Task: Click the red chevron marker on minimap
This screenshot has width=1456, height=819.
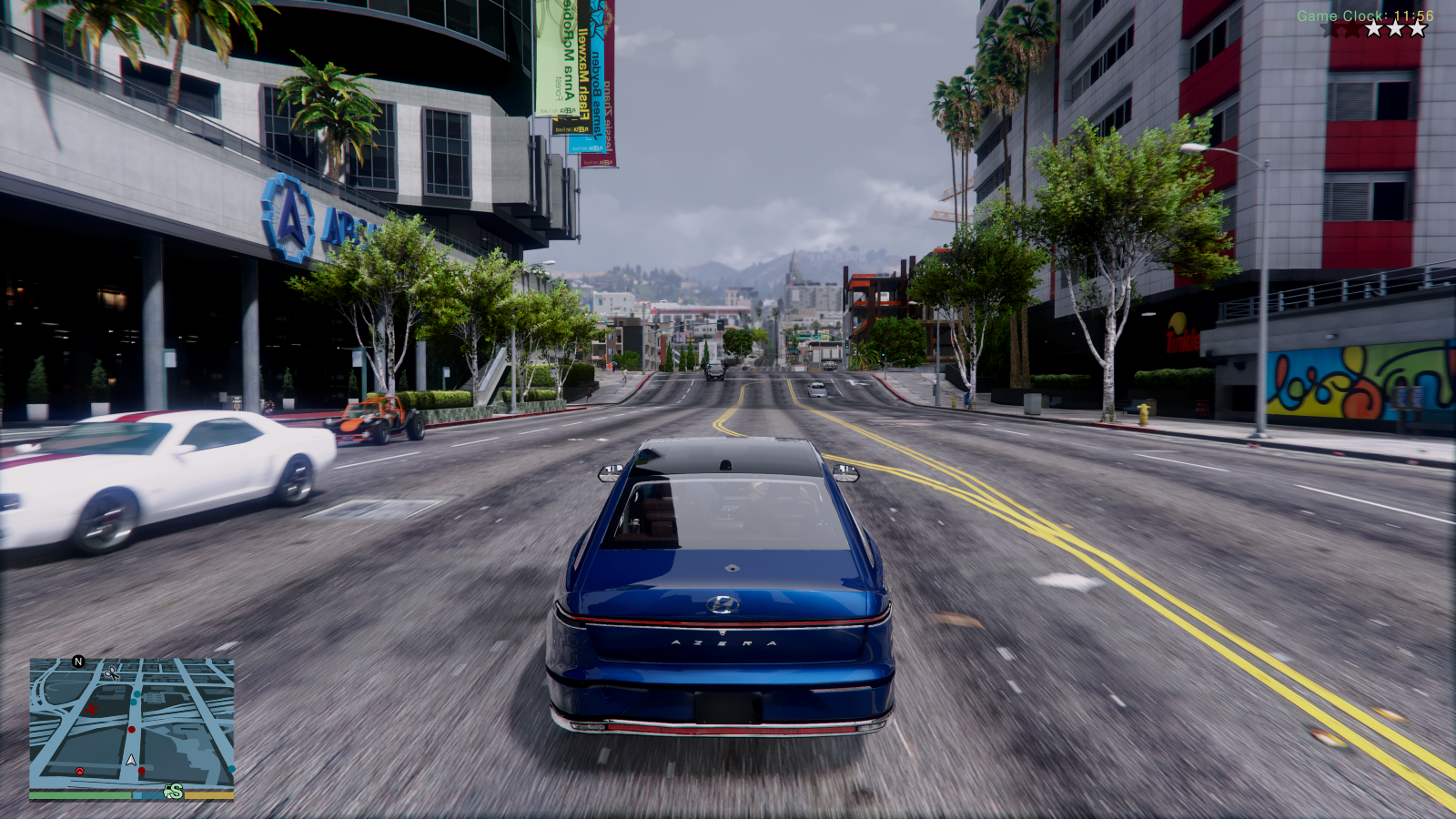Action: pyautogui.click(x=80, y=772)
